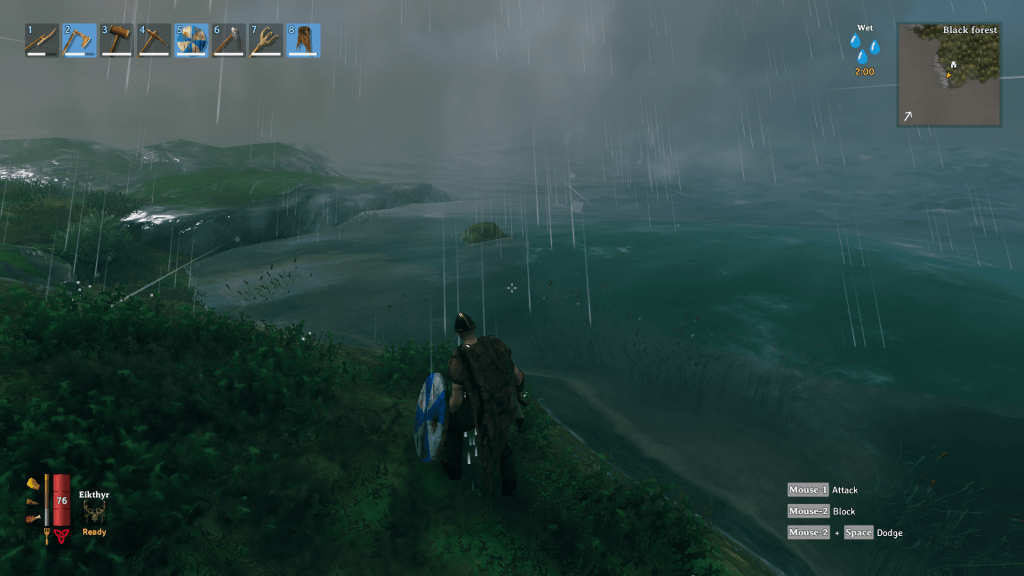Equip the axe in hotbar slot 2
This screenshot has width=1024, height=576.
tap(80, 40)
